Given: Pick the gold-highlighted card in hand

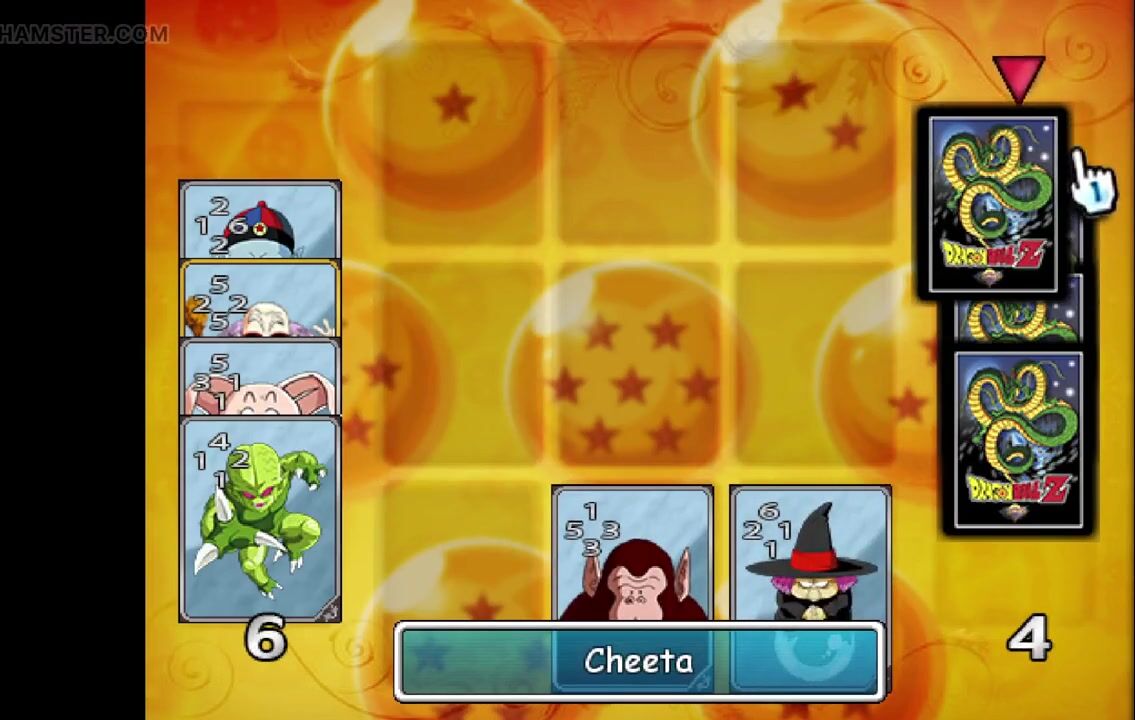Looking at the screenshot, I should click(260, 300).
